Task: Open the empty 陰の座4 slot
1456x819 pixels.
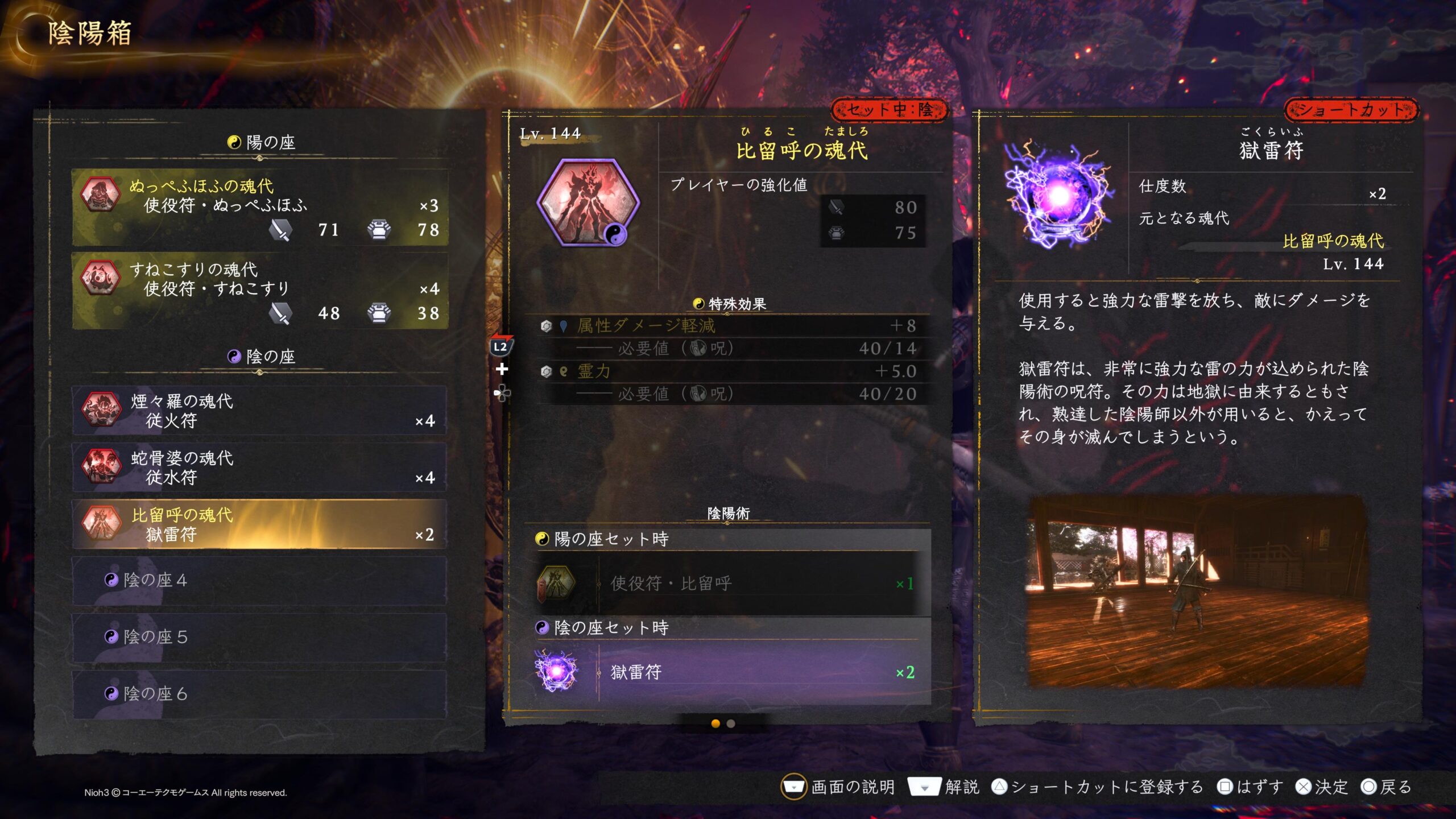Action: point(259,580)
